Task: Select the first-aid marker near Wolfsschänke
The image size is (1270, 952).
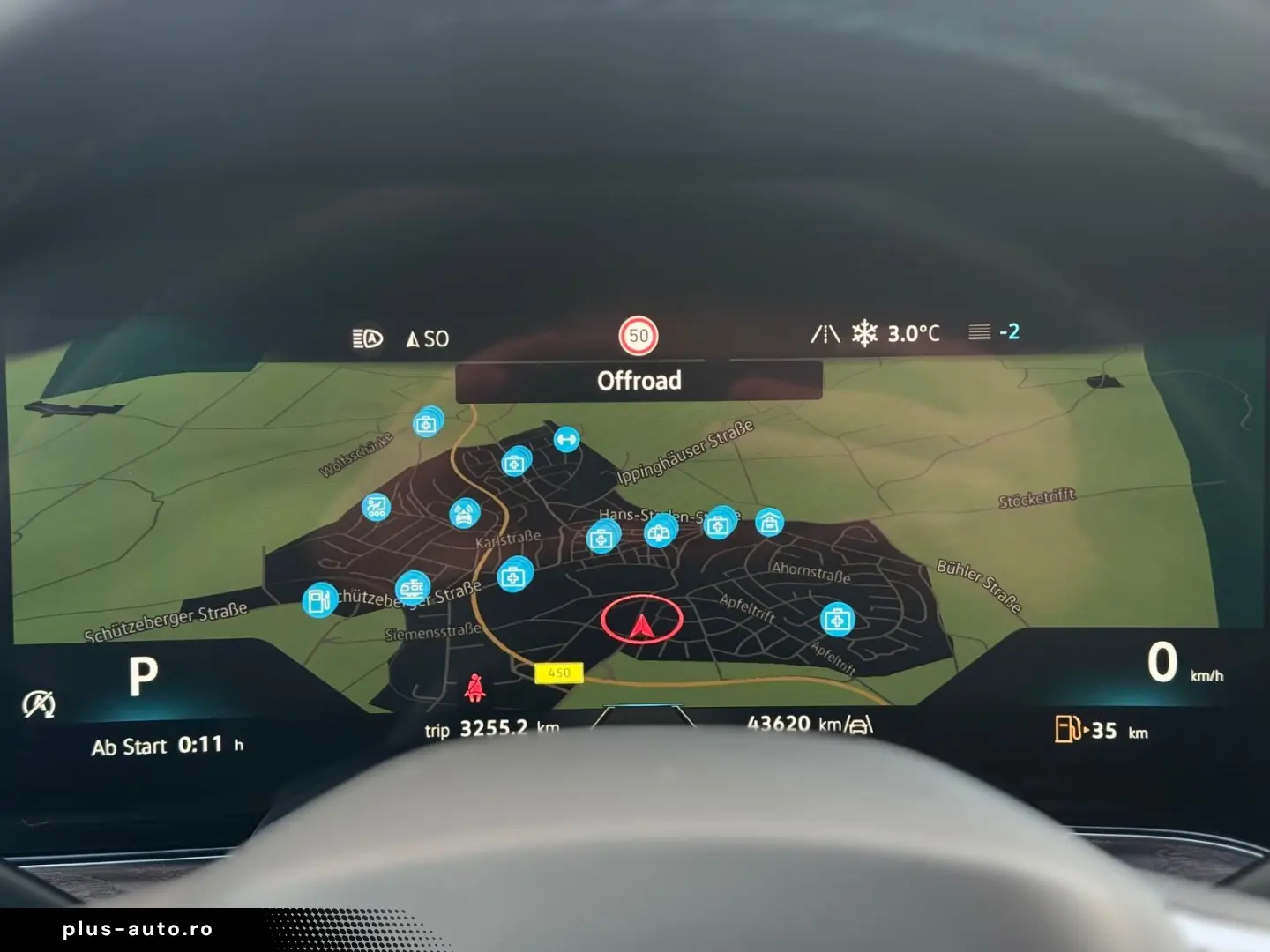Action: click(x=427, y=424)
